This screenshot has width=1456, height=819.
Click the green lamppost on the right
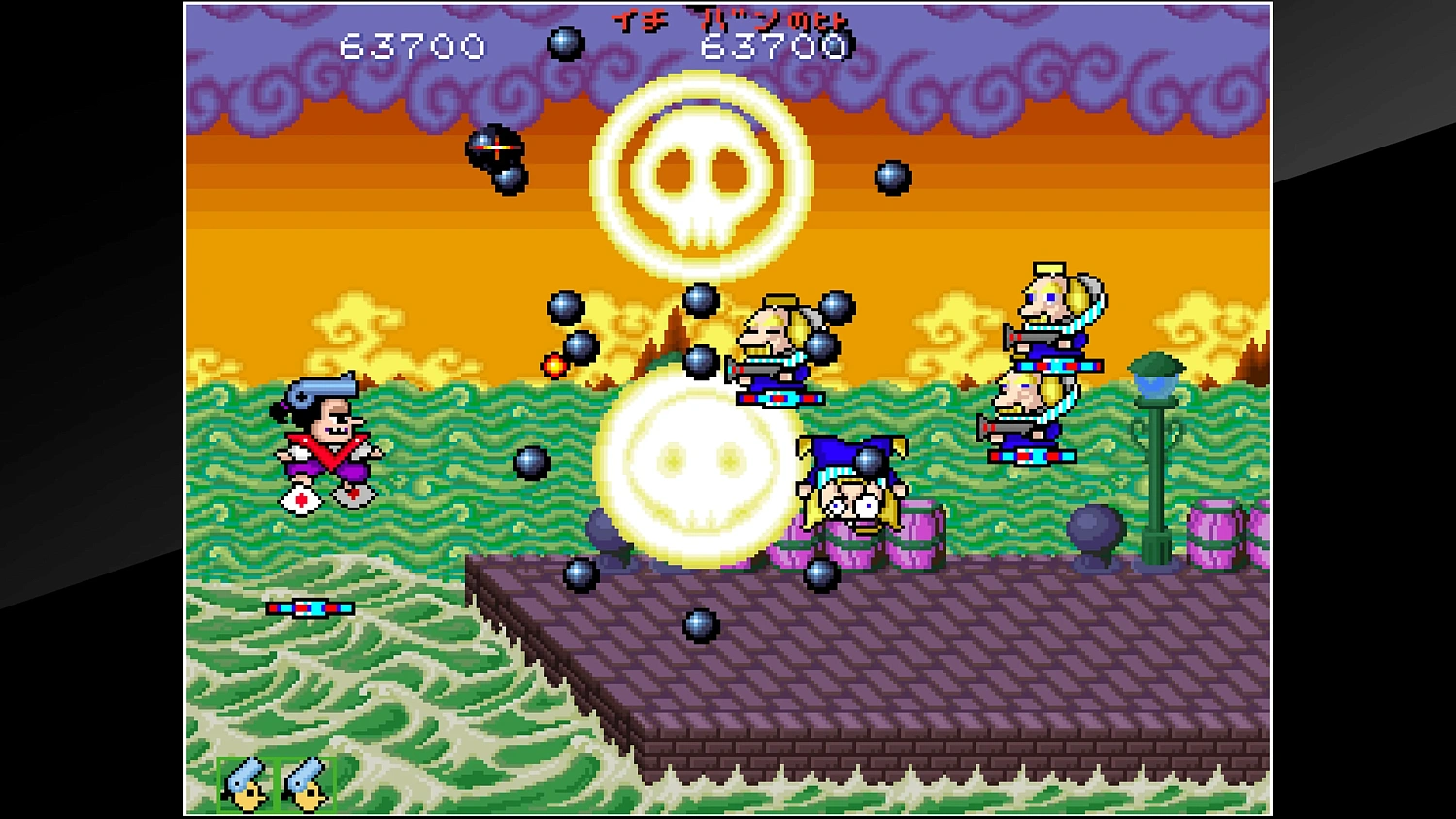(1158, 437)
